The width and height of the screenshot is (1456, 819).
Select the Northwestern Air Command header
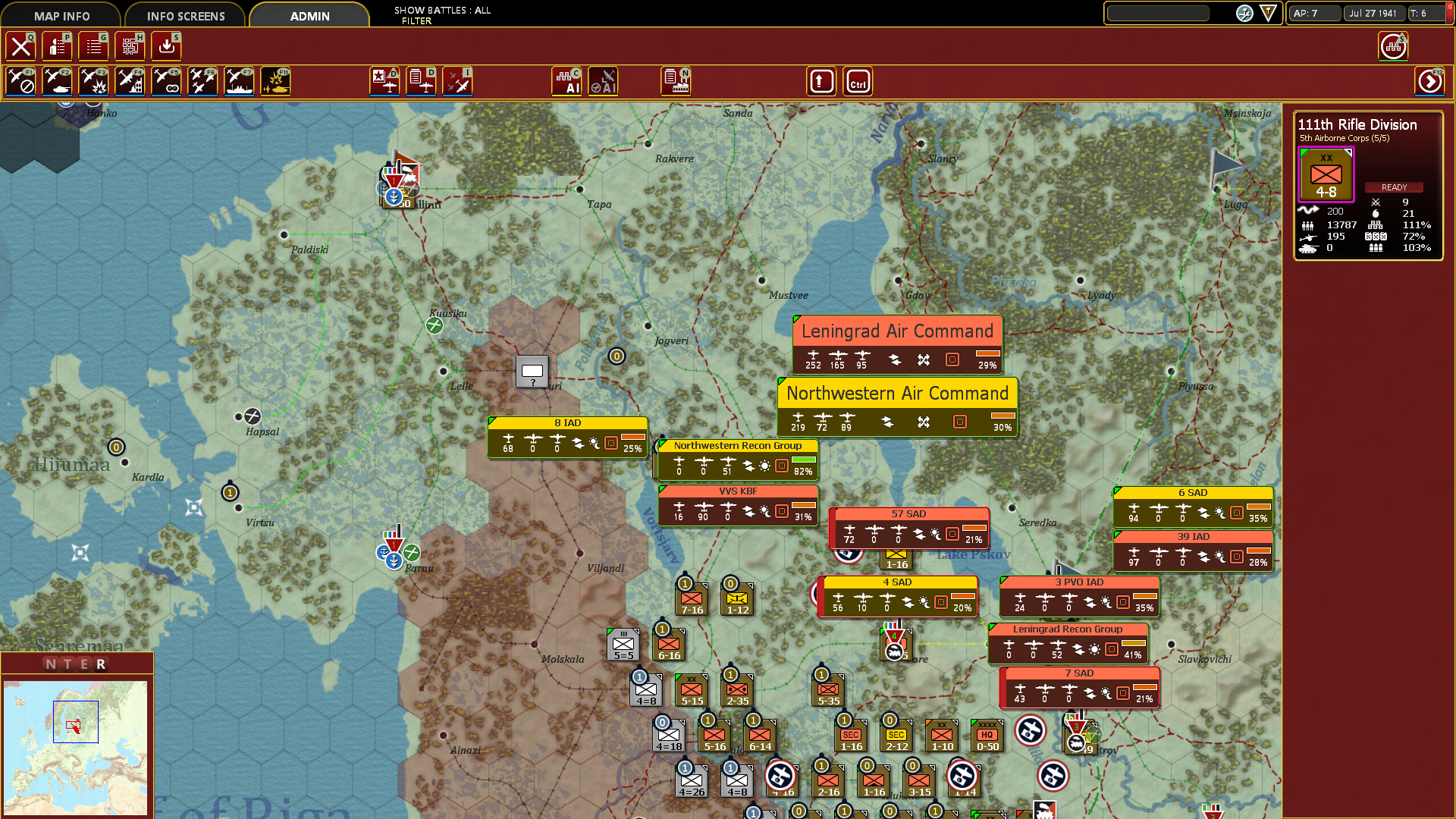pyautogui.click(x=897, y=394)
